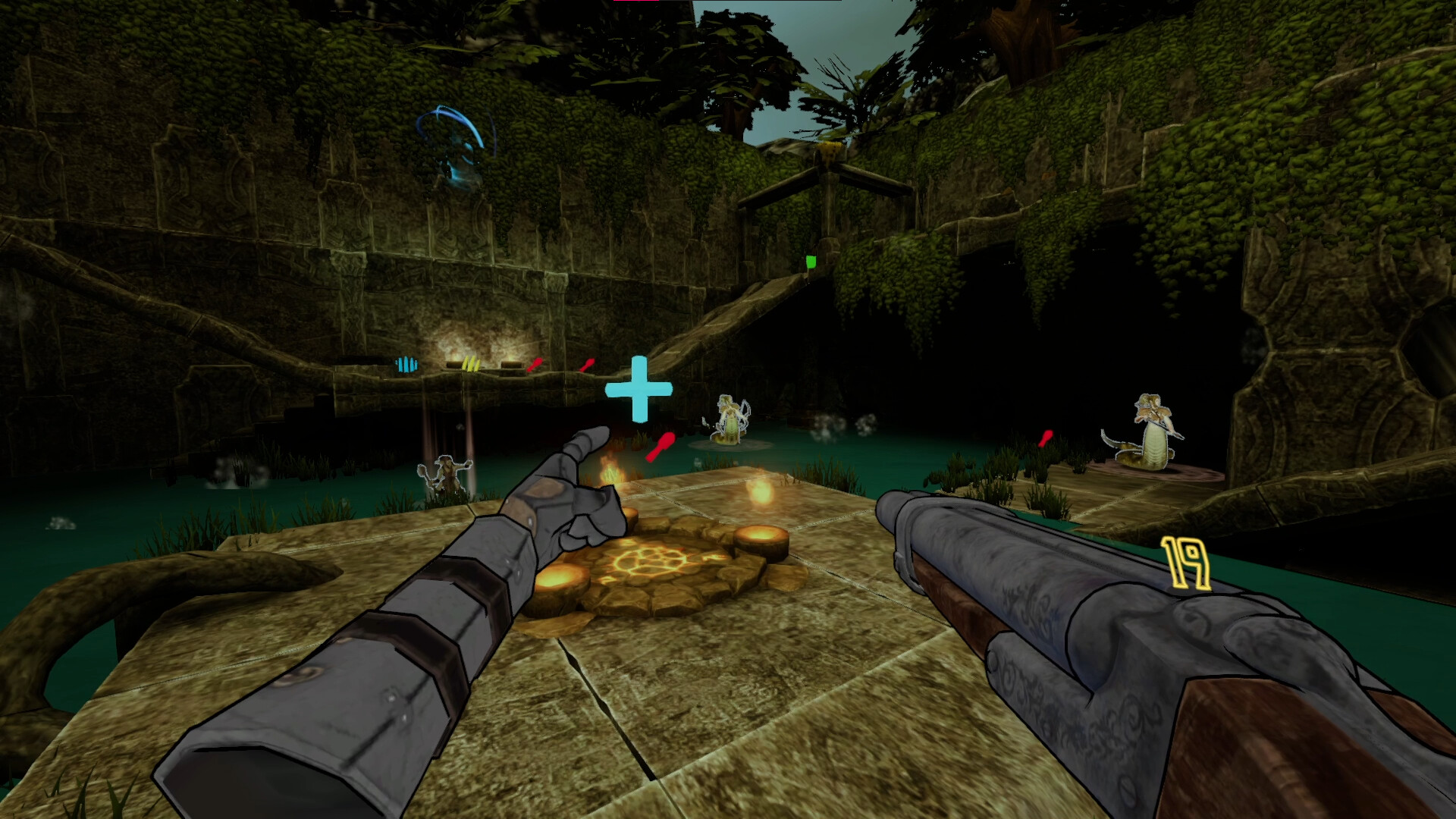Select the goblin holding a spoon
Viewport: 1456px width, 819px height.
(447, 474)
